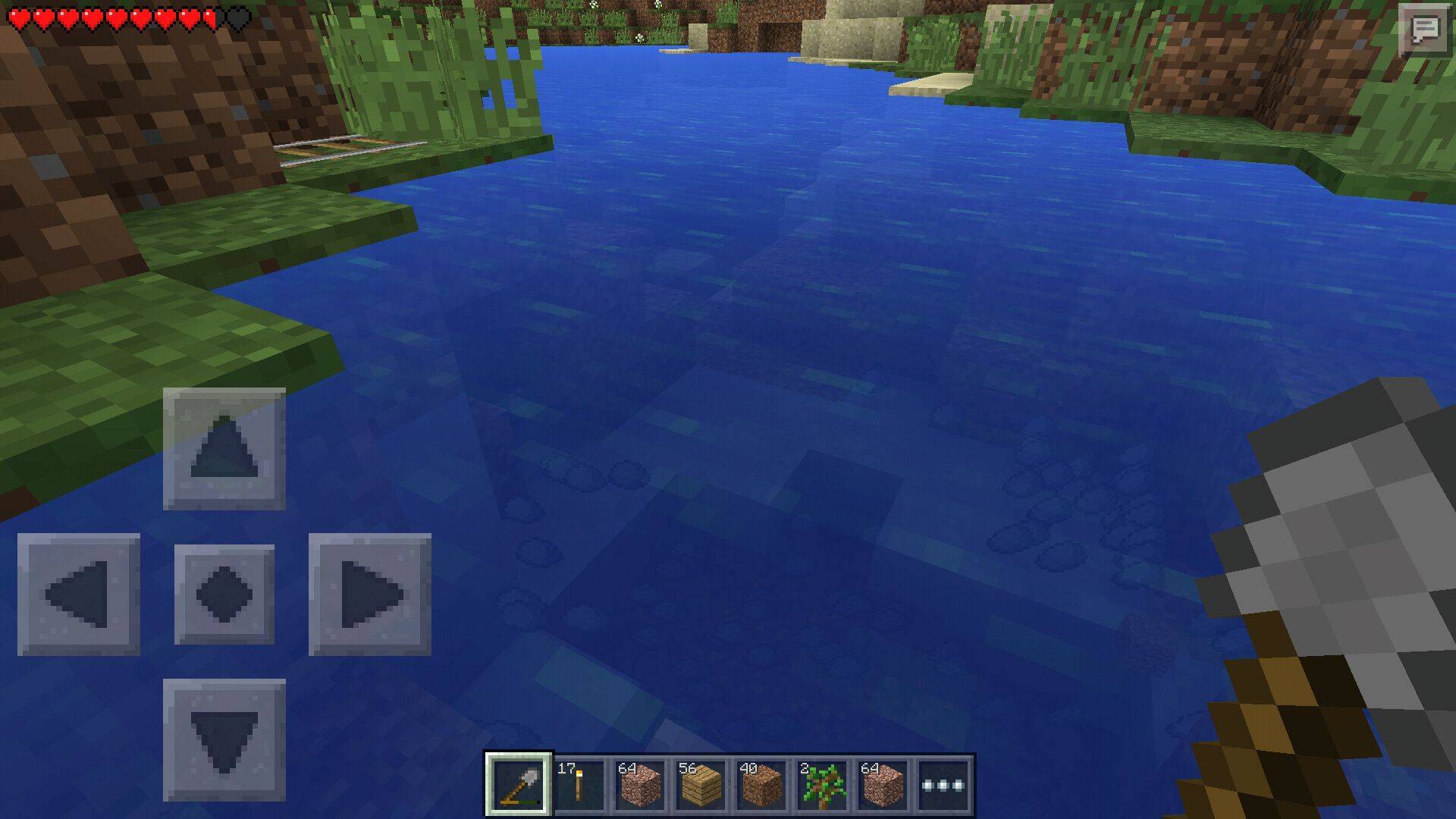
Task: Open inventory with the three-dots button
Action: pos(943,784)
